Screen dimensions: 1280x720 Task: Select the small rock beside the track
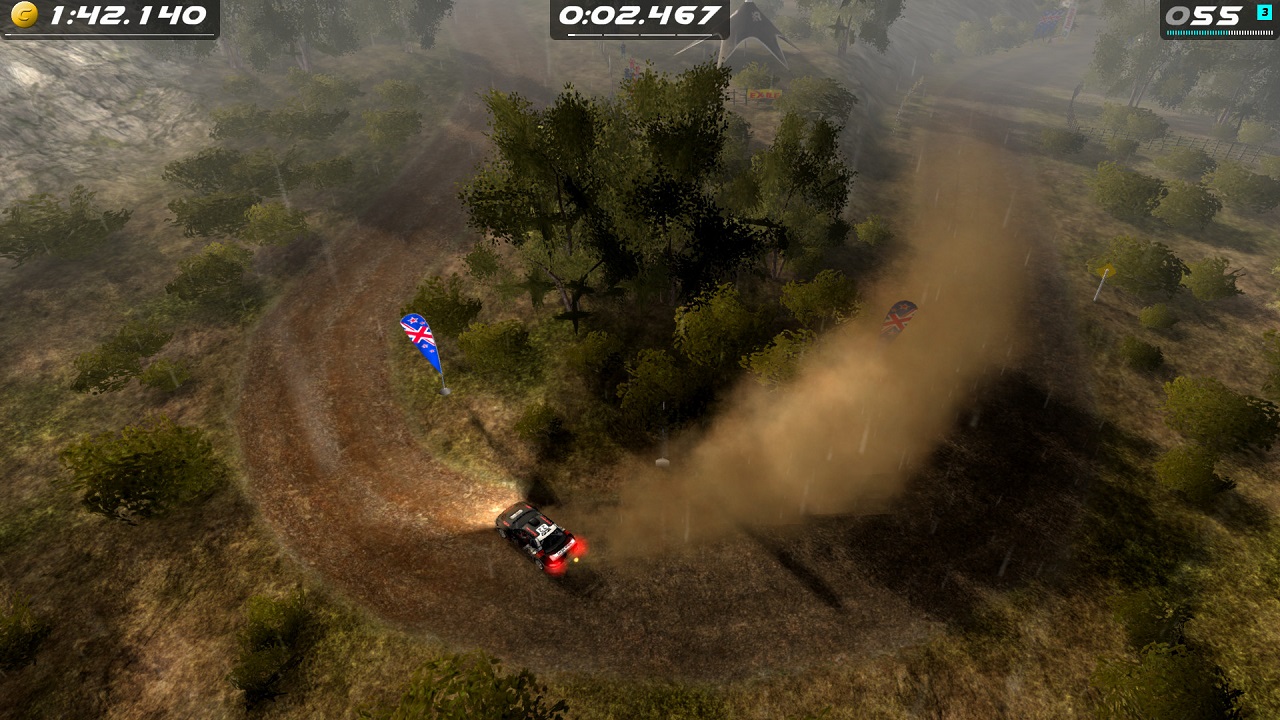tap(662, 464)
